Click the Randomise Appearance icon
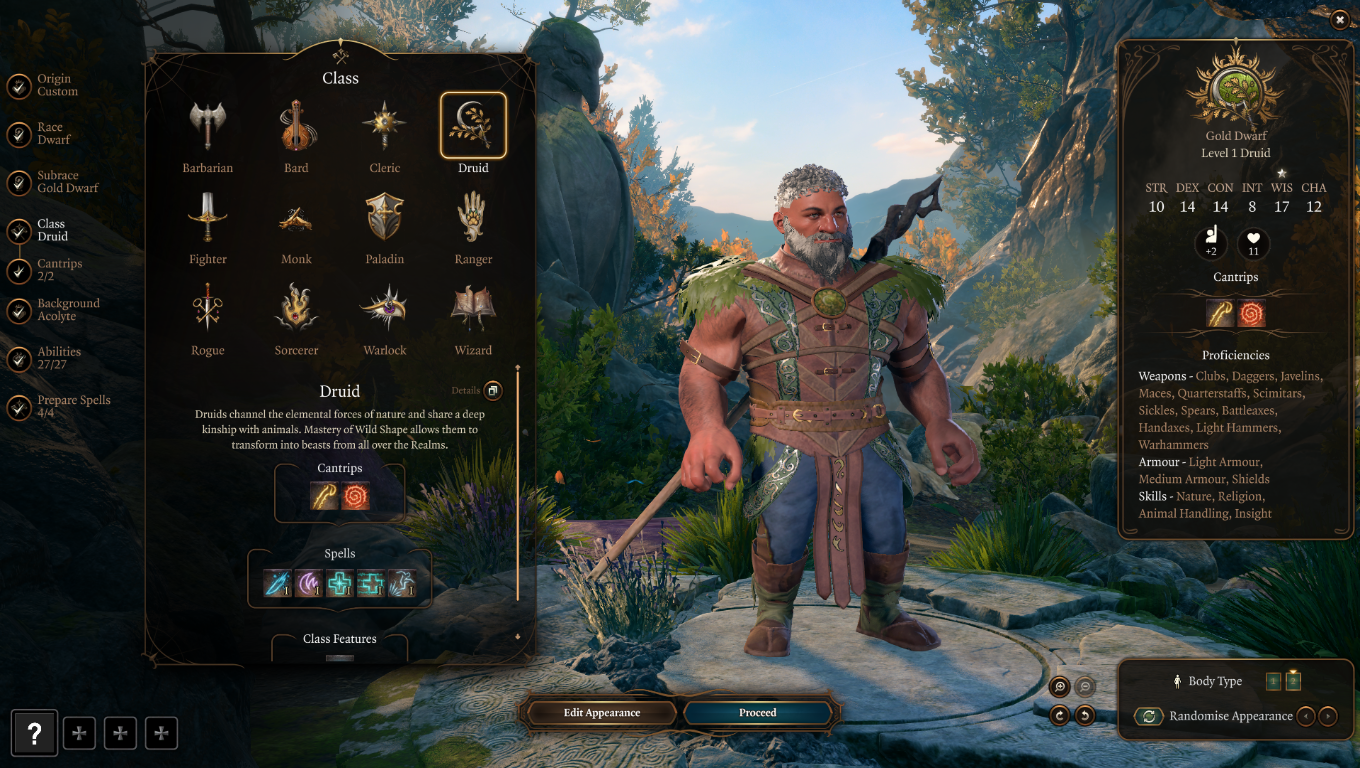 1149,716
